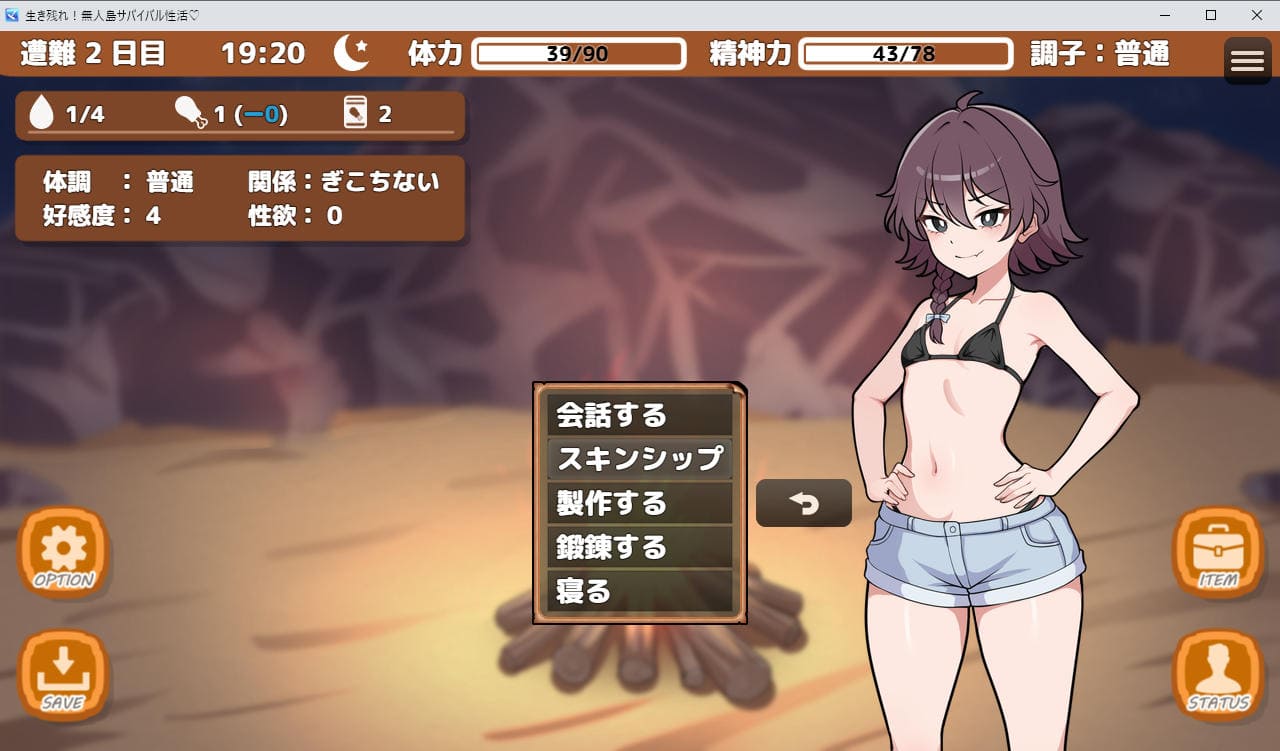1280x751 pixels.
Task: Open the OPTION gear button
Action: (x=64, y=552)
